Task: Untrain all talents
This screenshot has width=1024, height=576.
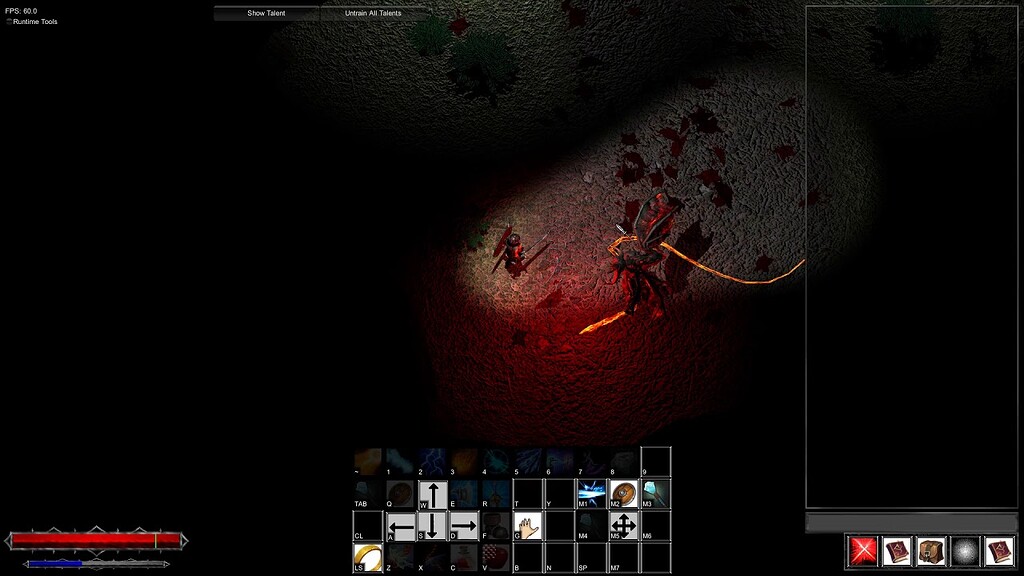Action: (x=373, y=13)
